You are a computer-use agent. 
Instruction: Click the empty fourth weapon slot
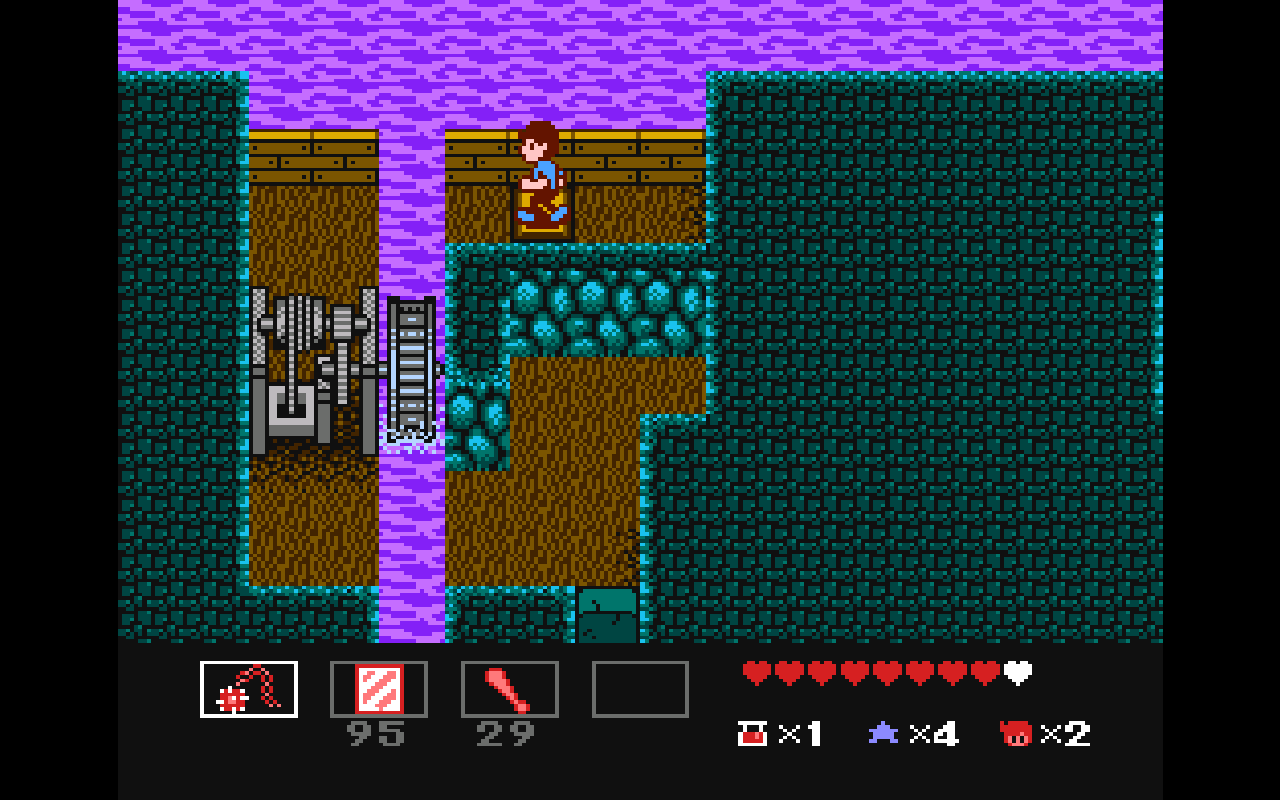pyautogui.click(x=640, y=689)
